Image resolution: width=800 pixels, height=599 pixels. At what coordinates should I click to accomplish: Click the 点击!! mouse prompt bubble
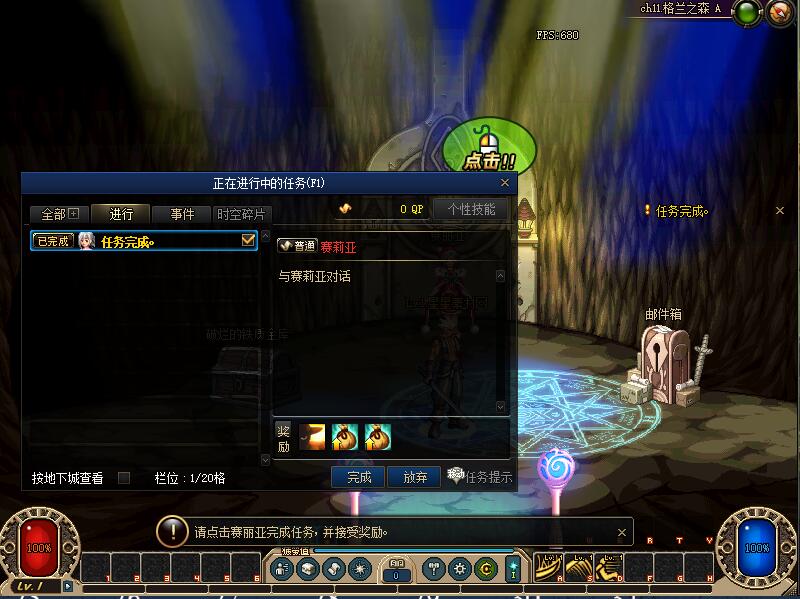pyautogui.click(x=489, y=149)
